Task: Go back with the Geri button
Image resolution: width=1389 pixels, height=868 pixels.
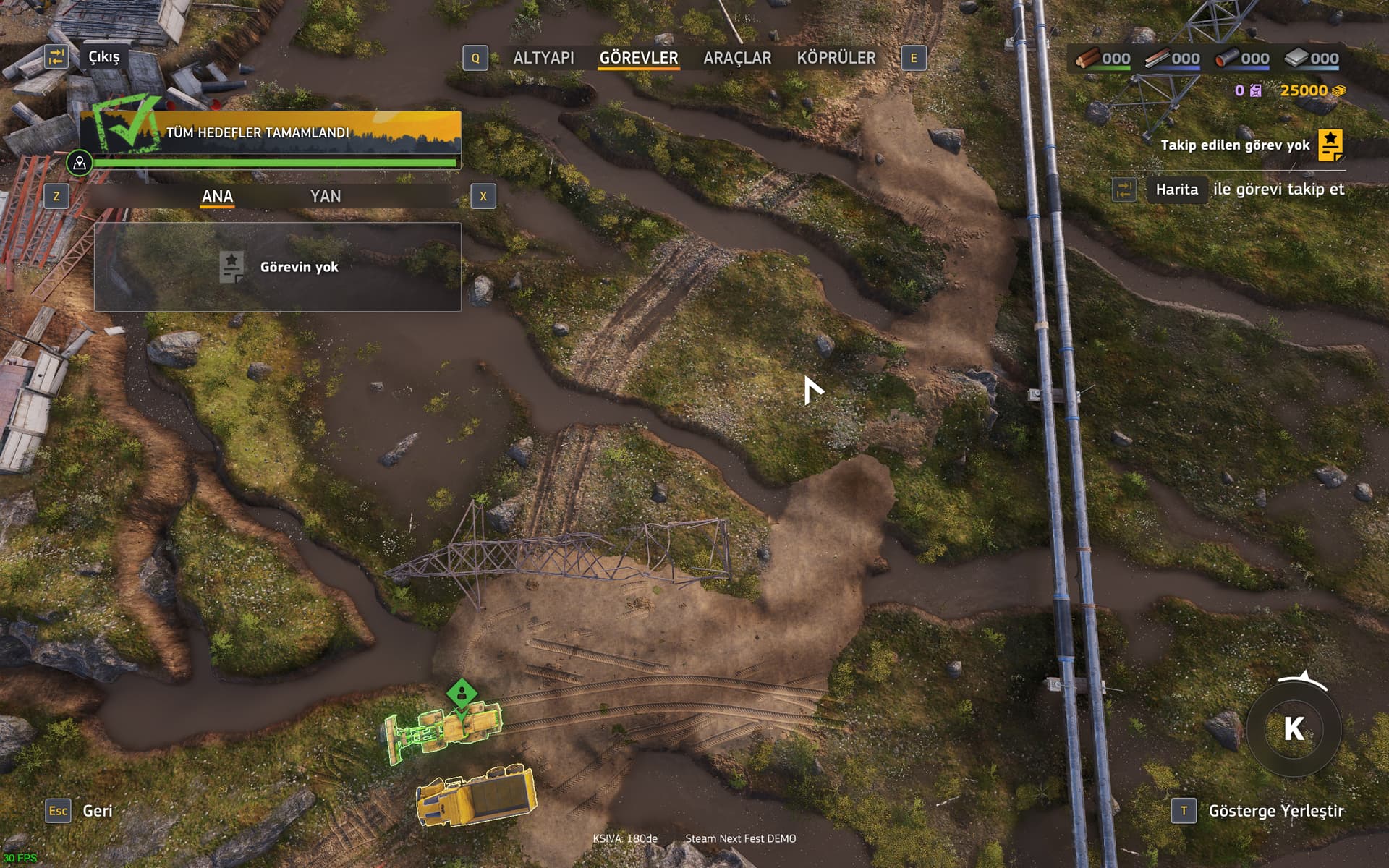Action: [x=97, y=811]
